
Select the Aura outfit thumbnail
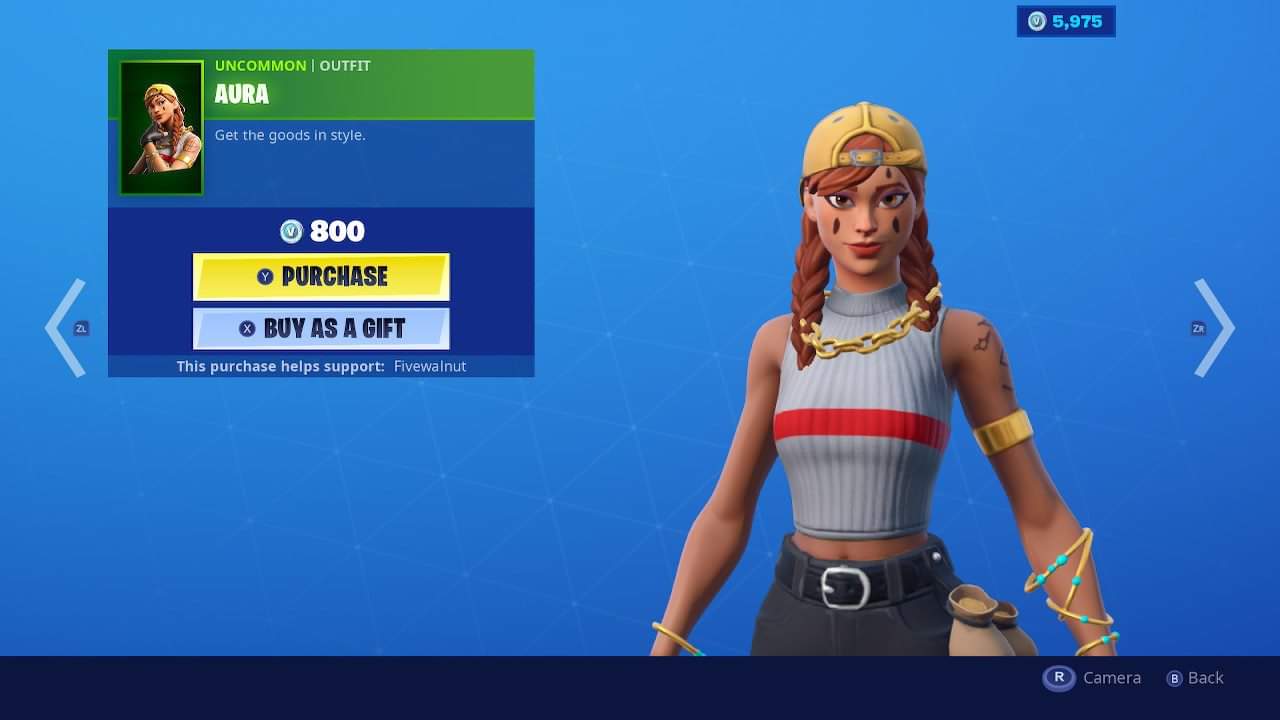pos(161,127)
